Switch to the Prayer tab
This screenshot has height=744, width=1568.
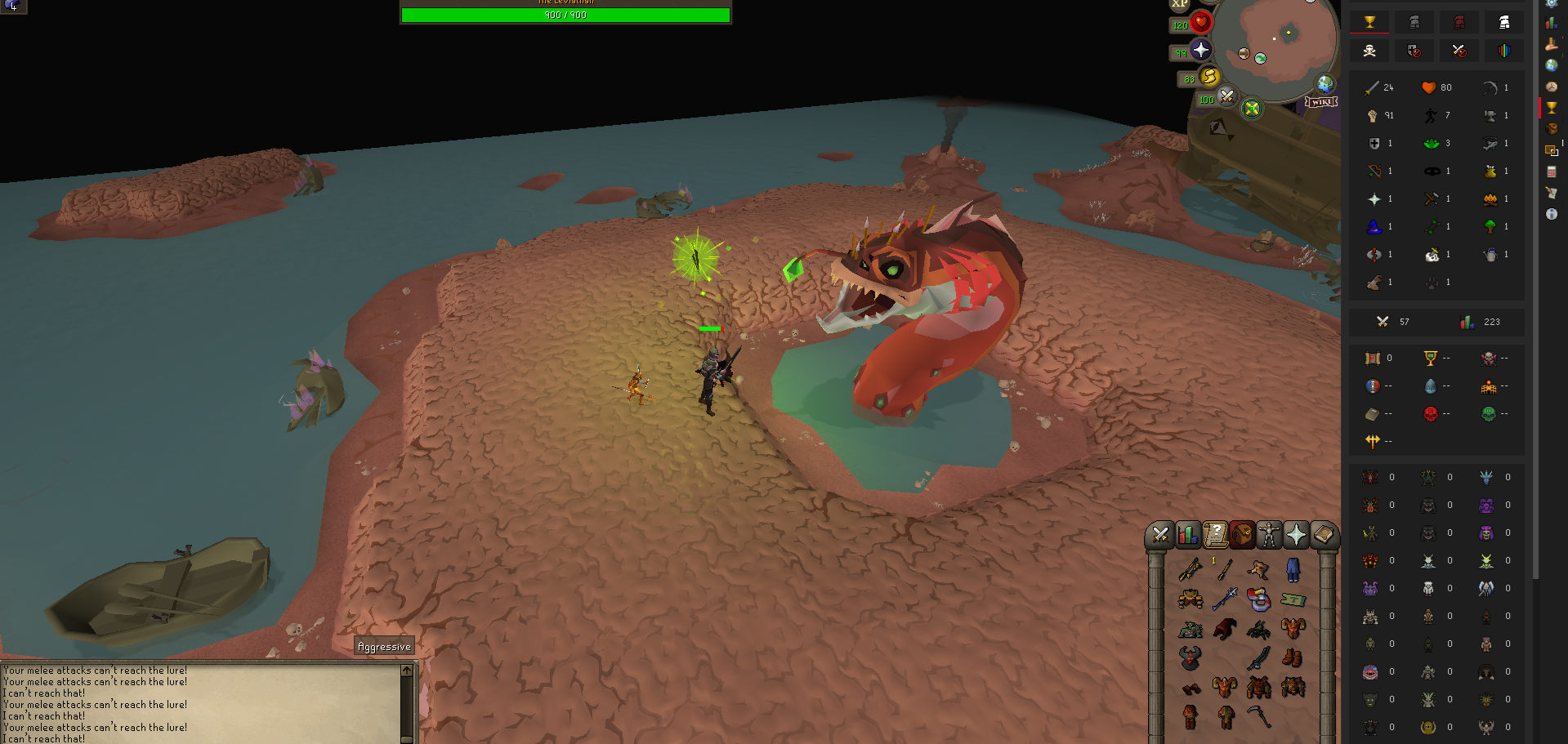(1296, 536)
